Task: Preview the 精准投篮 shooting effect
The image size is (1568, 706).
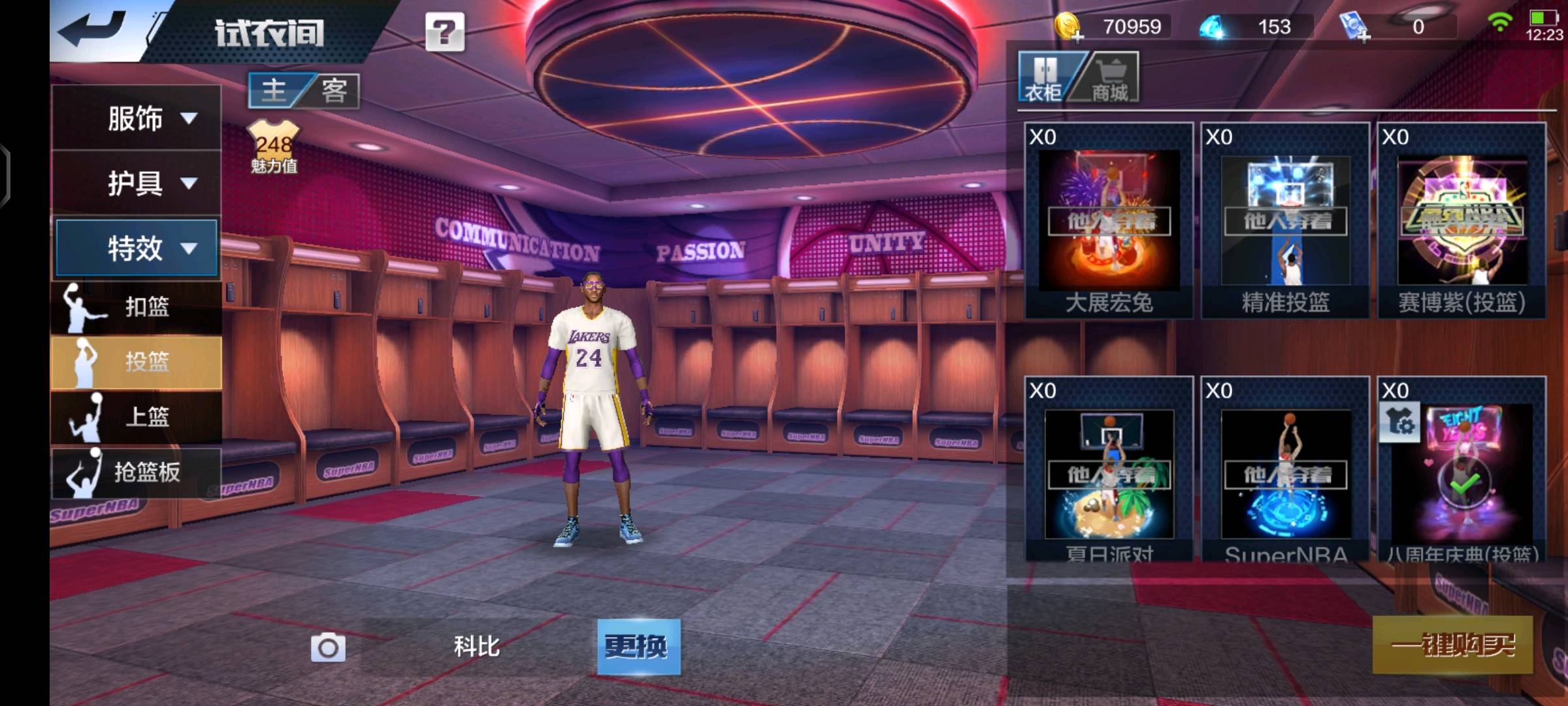Action: [x=1285, y=221]
